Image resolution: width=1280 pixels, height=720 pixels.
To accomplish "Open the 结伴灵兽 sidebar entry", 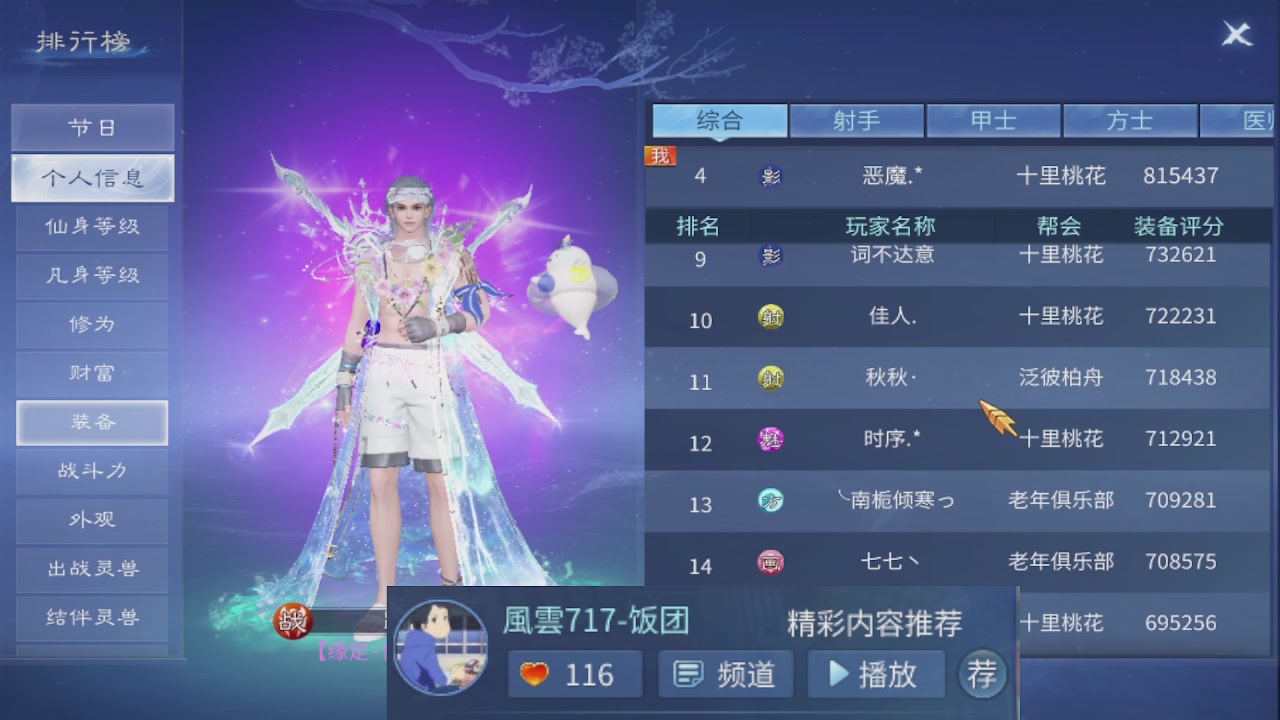I will pos(91,618).
